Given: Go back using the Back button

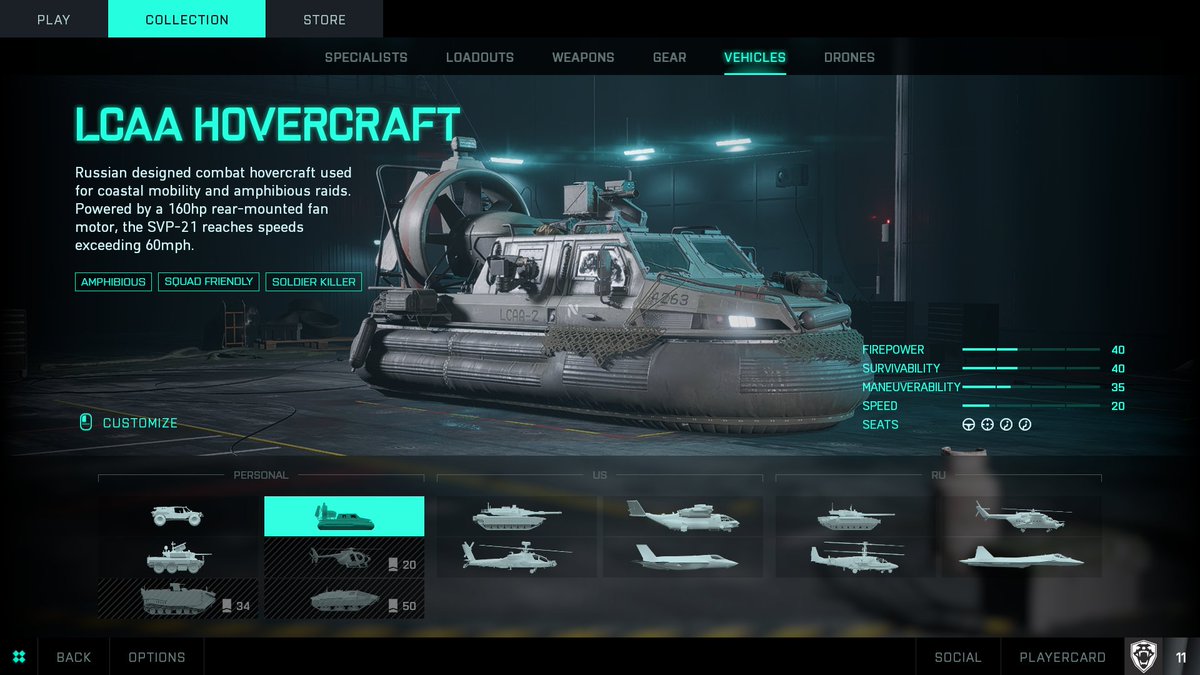Looking at the screenshot, I should click(x=73, y=657).
